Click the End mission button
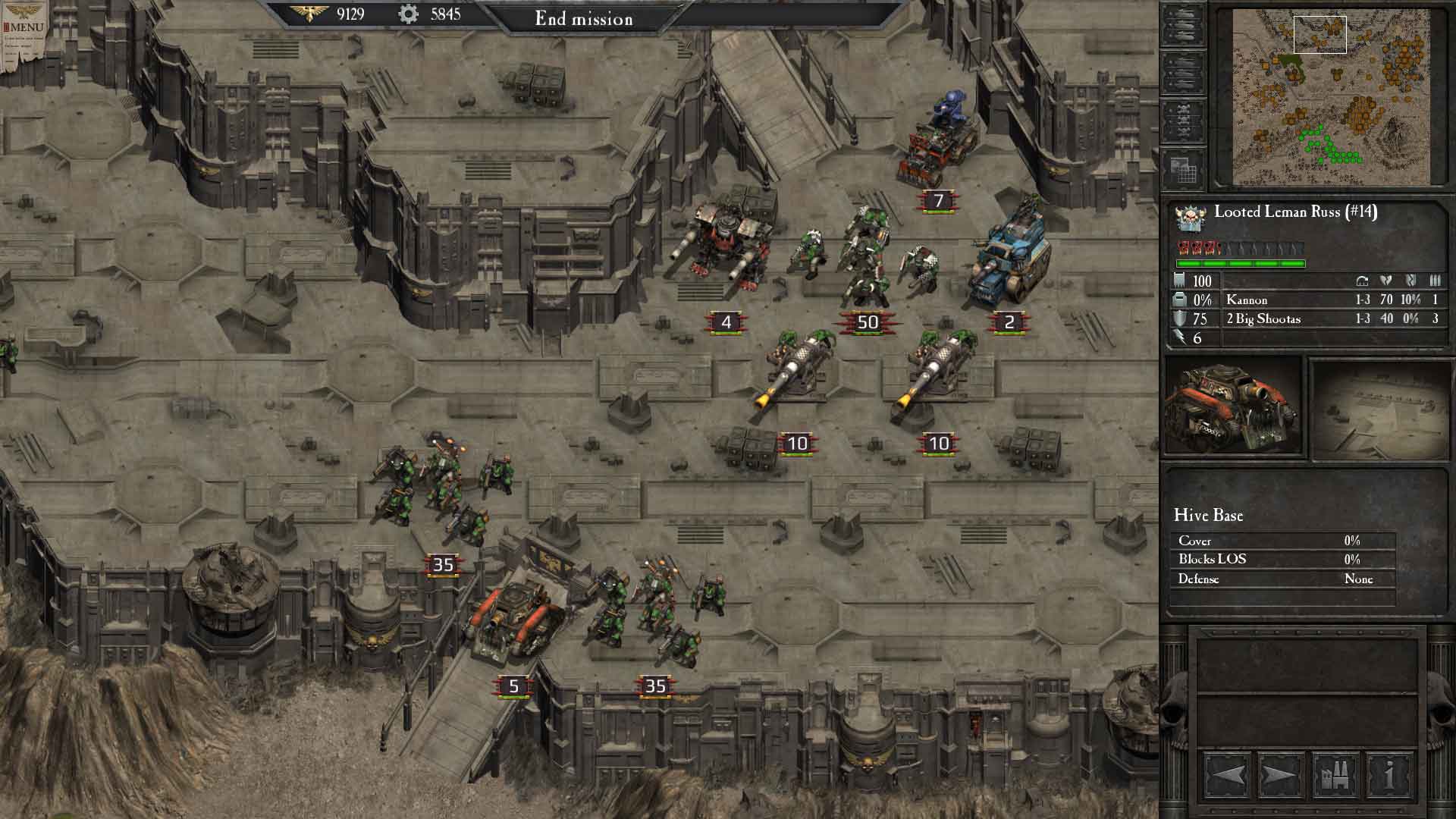The height and width of the screenshot is (819, 1456). tap(584, 19)
